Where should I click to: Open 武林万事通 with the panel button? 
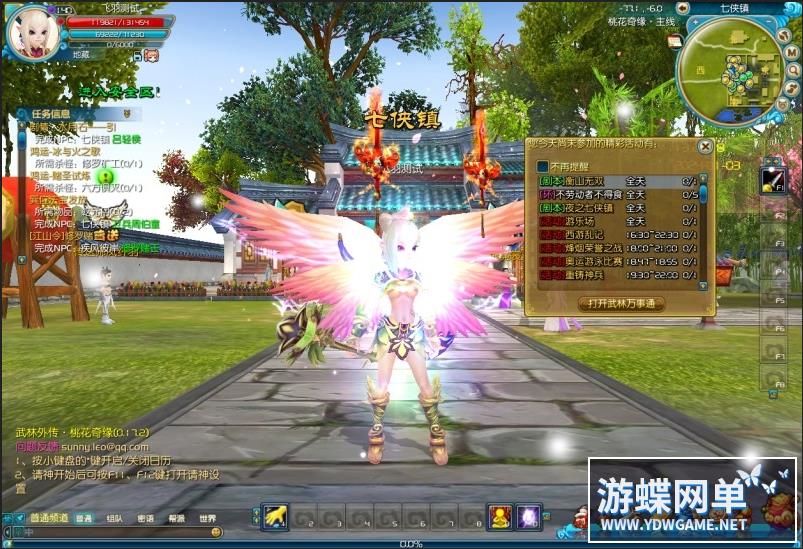(x=620, y=303)
